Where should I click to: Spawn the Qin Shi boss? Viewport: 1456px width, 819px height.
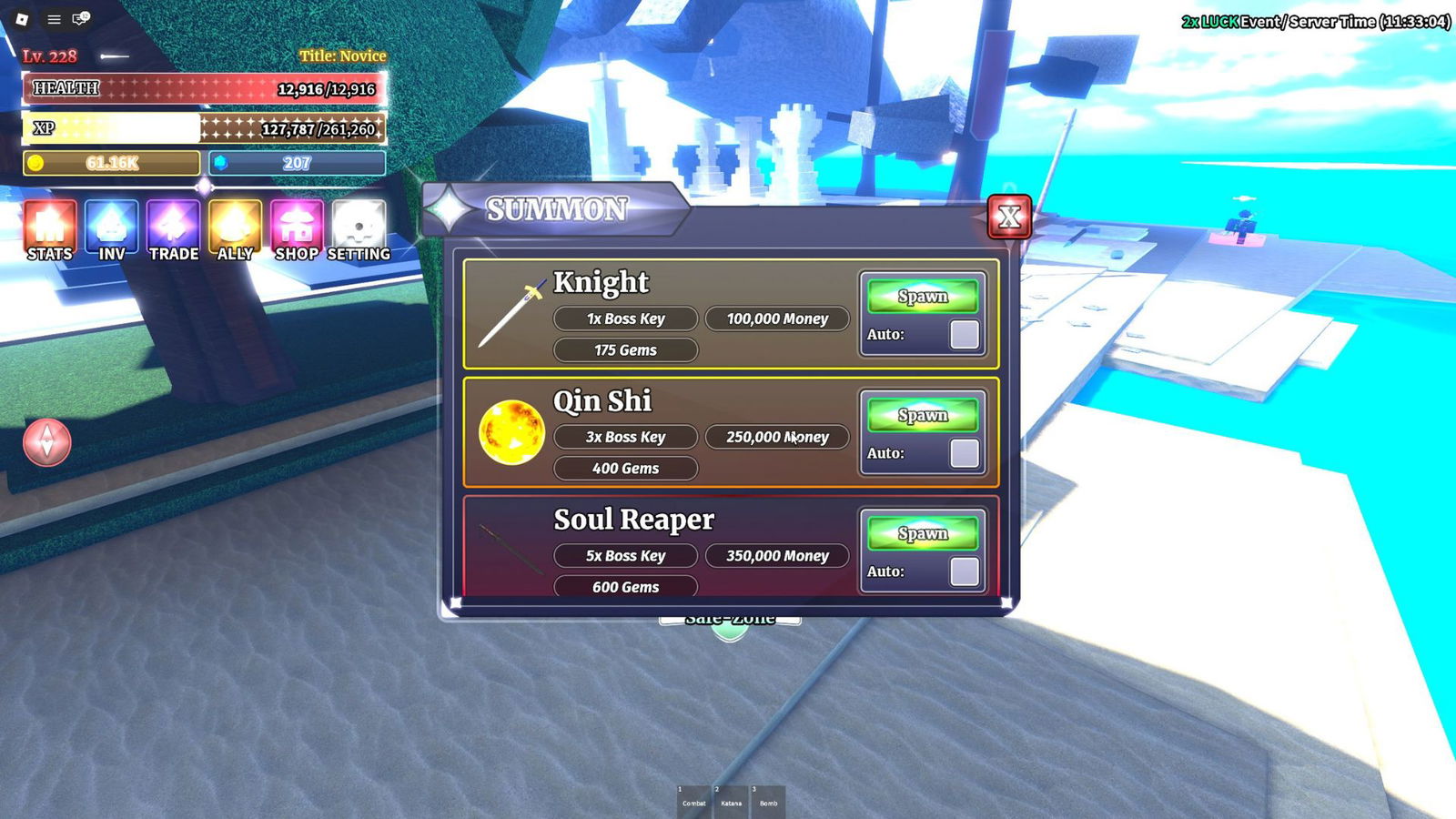(x=923, y=415)
